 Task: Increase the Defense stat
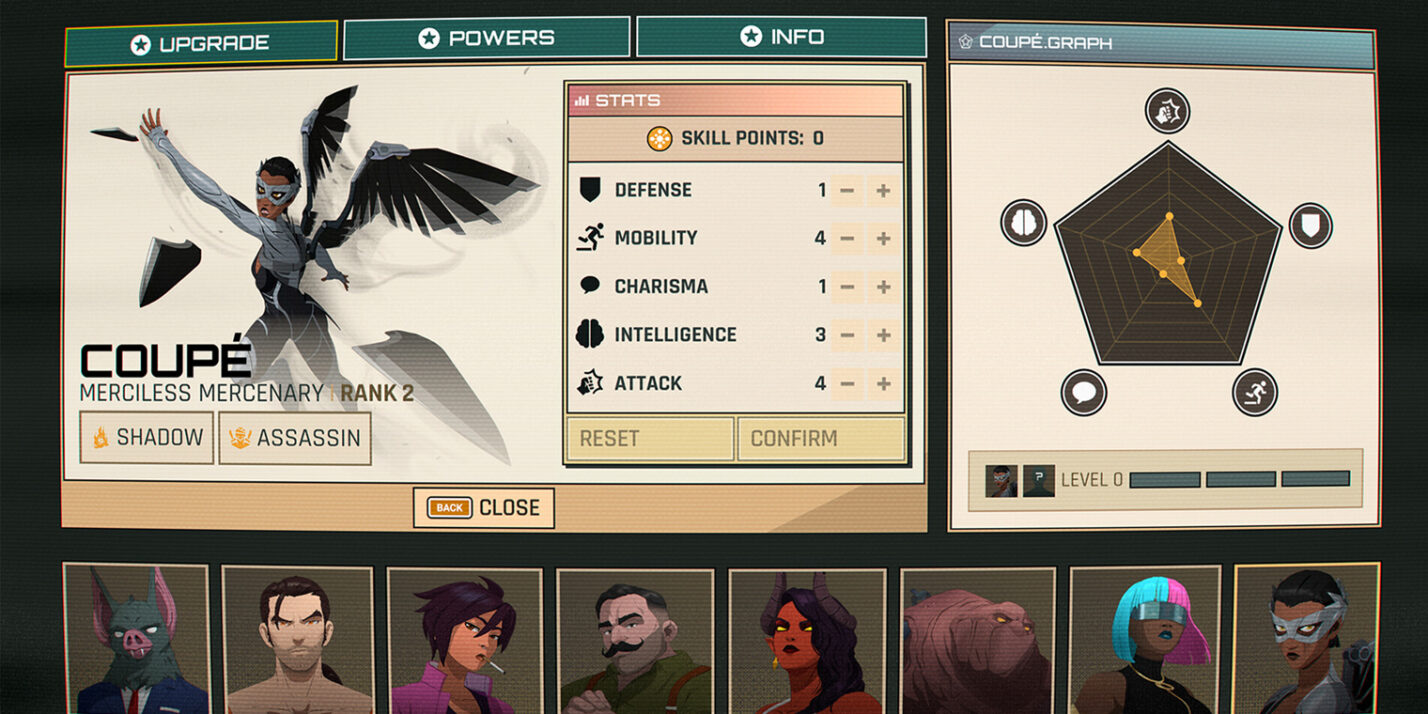883,190
